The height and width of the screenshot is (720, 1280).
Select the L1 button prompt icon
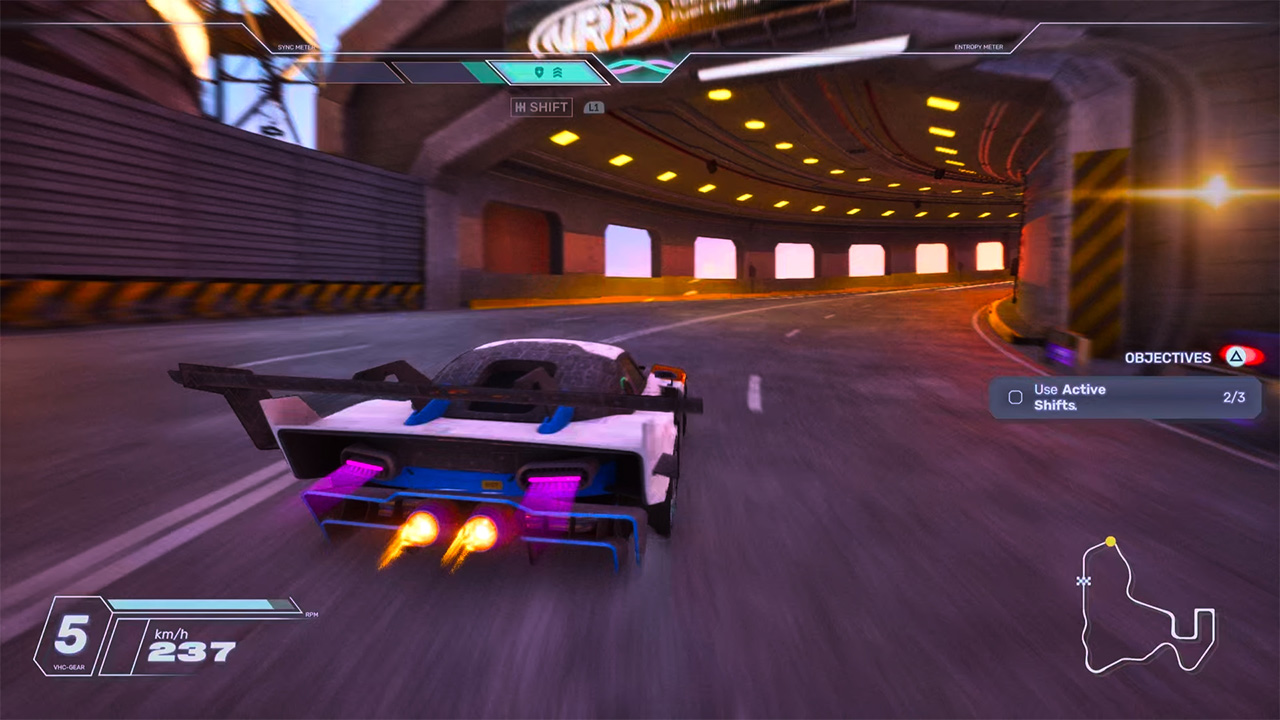point(595,107)
